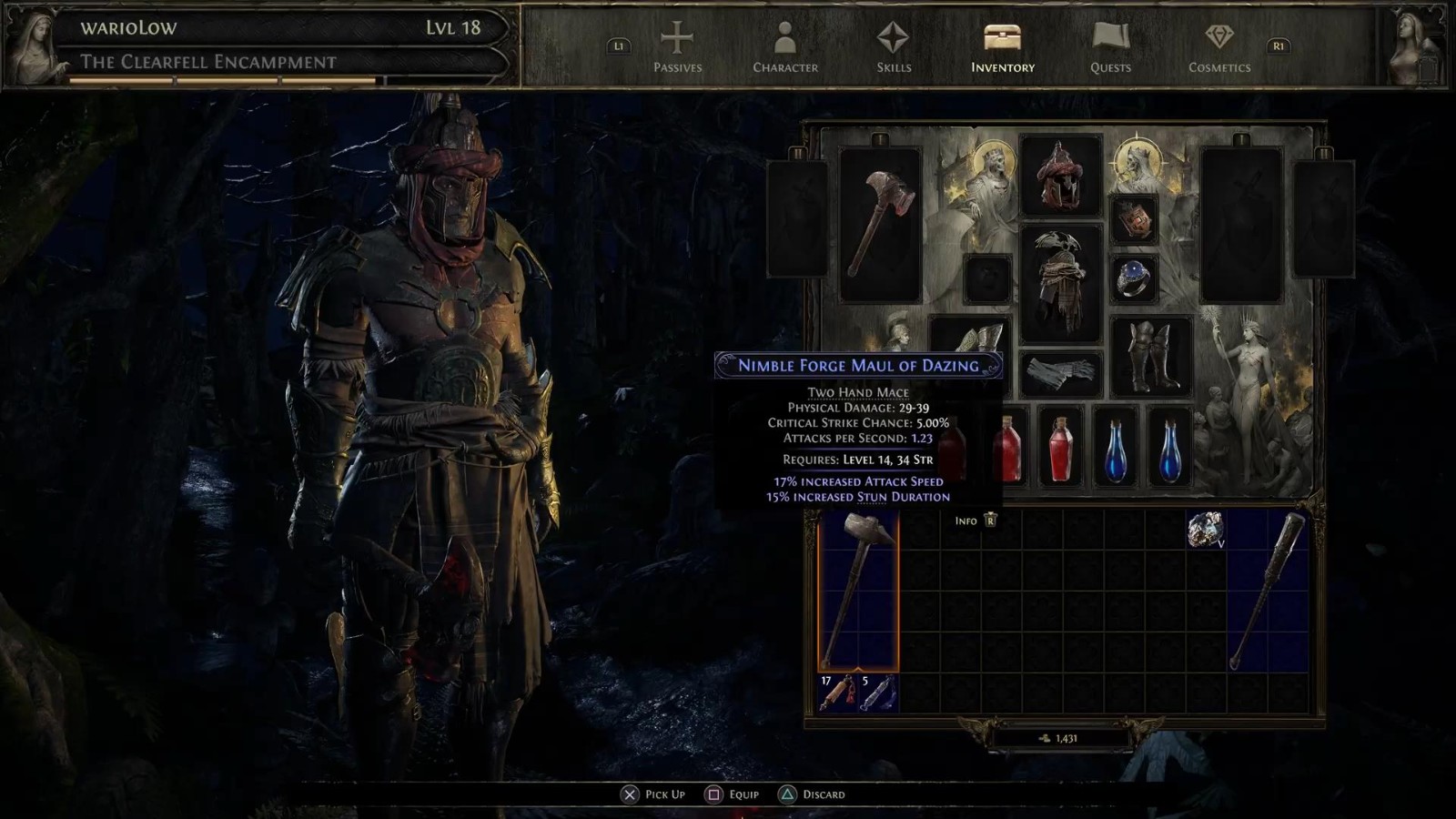Open the Passives tab
Screen dimensions: 1456x819
(x=677, y=47)
